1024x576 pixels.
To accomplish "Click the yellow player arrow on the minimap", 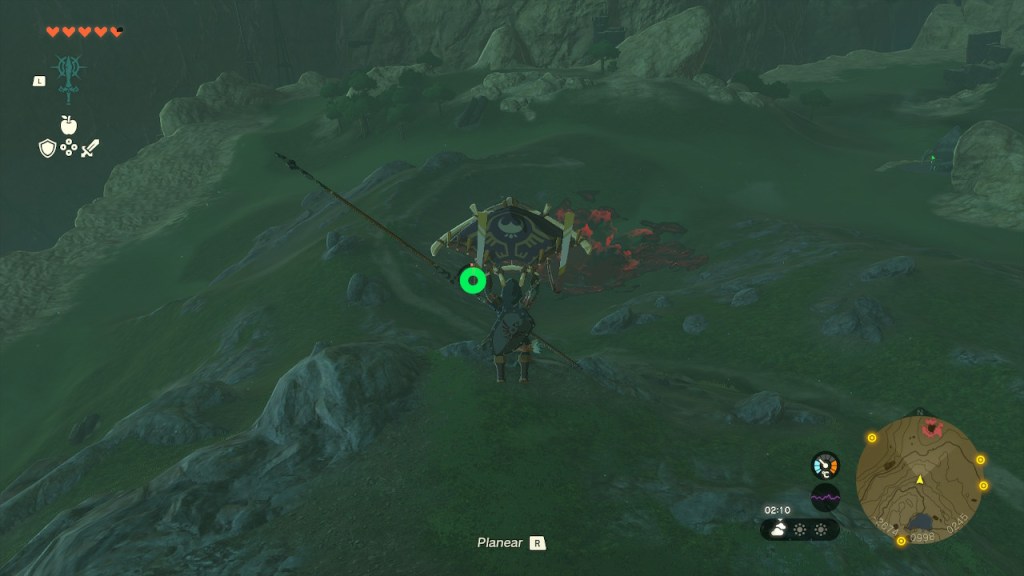I will (919, 480).
